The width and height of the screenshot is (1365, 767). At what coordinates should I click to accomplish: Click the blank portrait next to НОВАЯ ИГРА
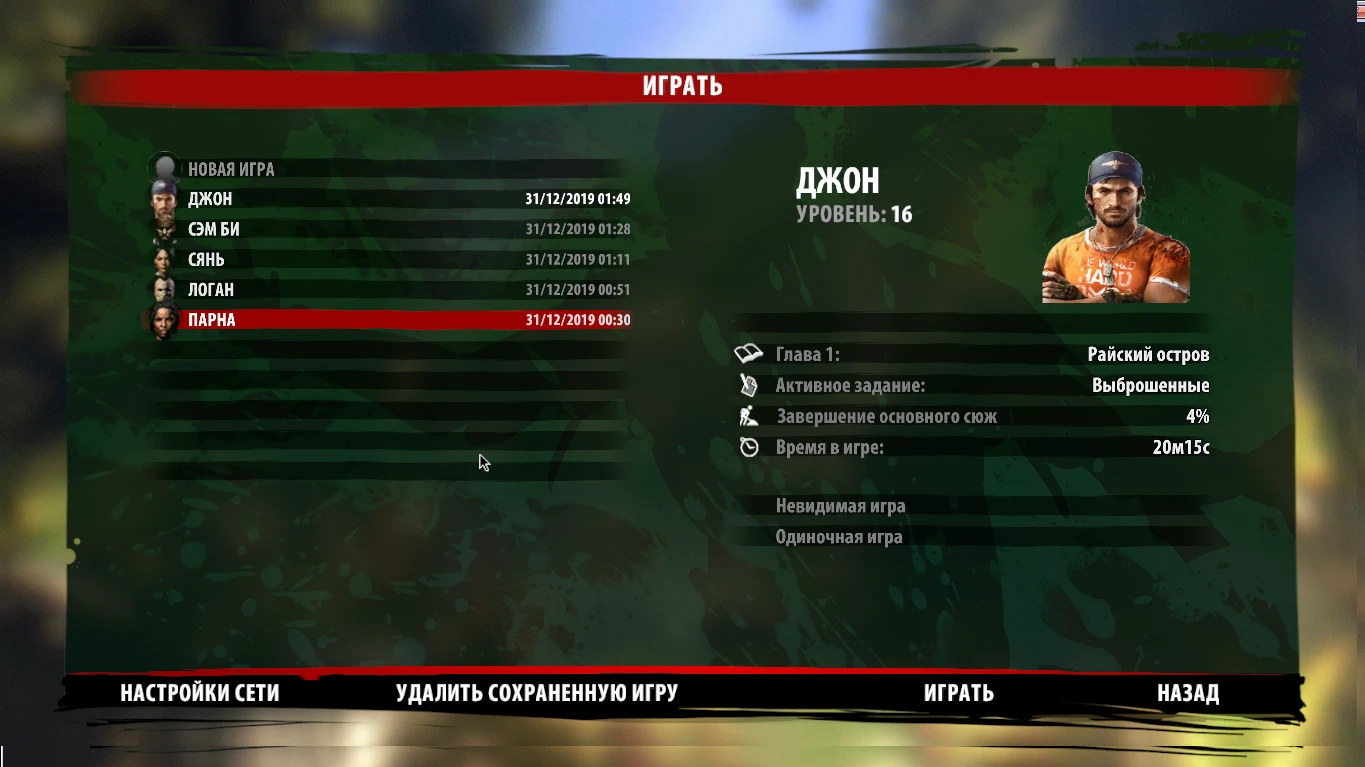pyautogui.click(x=162, y=167)
